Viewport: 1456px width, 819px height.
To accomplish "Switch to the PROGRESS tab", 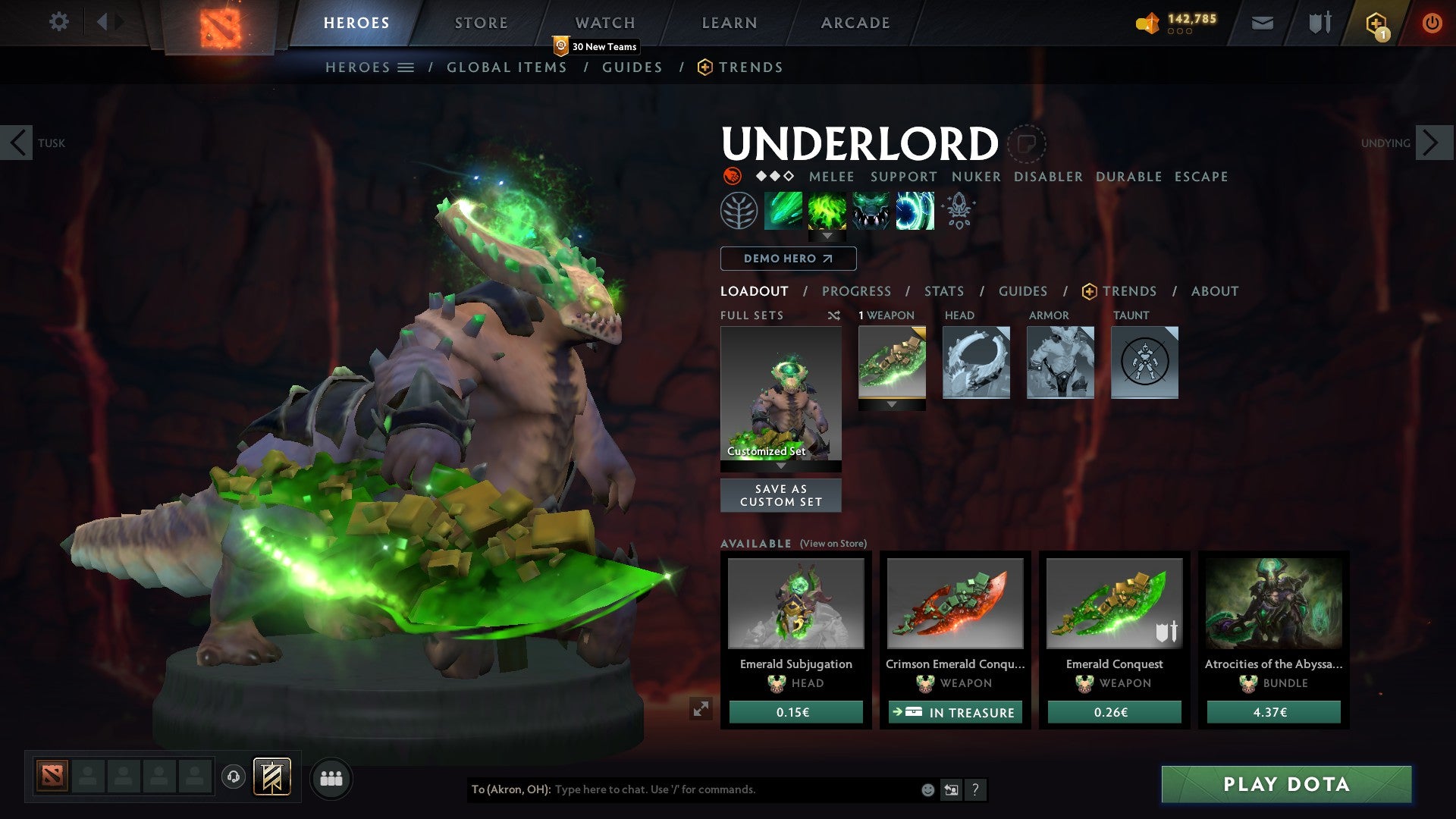I will coord(856,290).
